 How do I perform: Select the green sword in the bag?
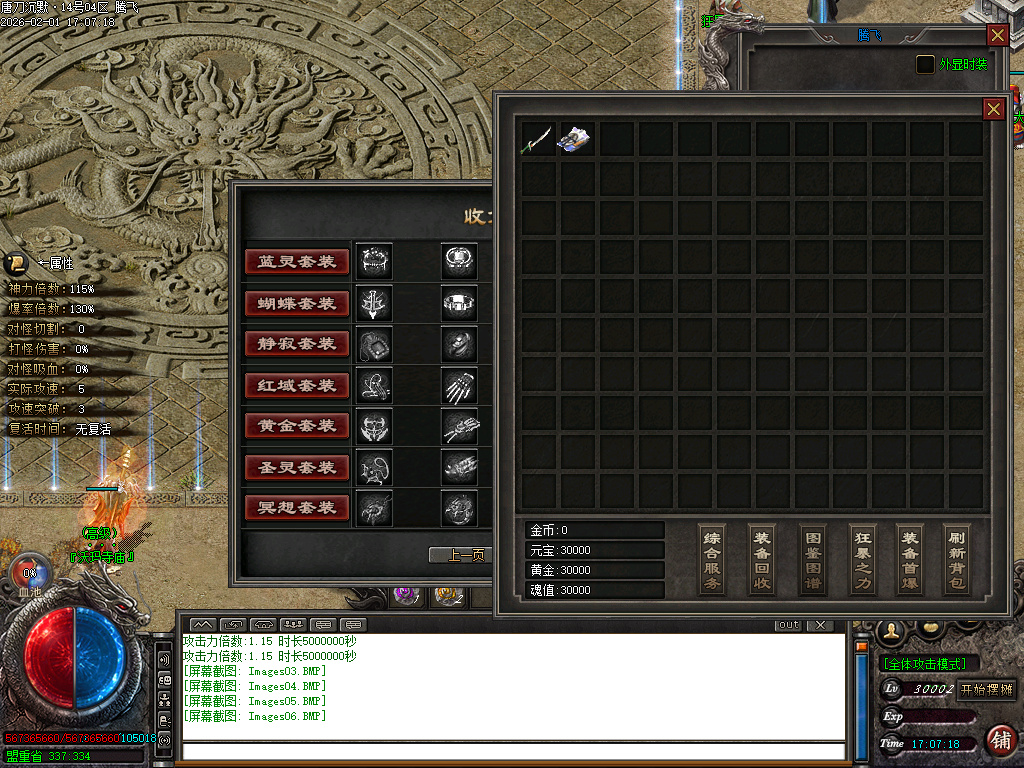pos(537,139)
